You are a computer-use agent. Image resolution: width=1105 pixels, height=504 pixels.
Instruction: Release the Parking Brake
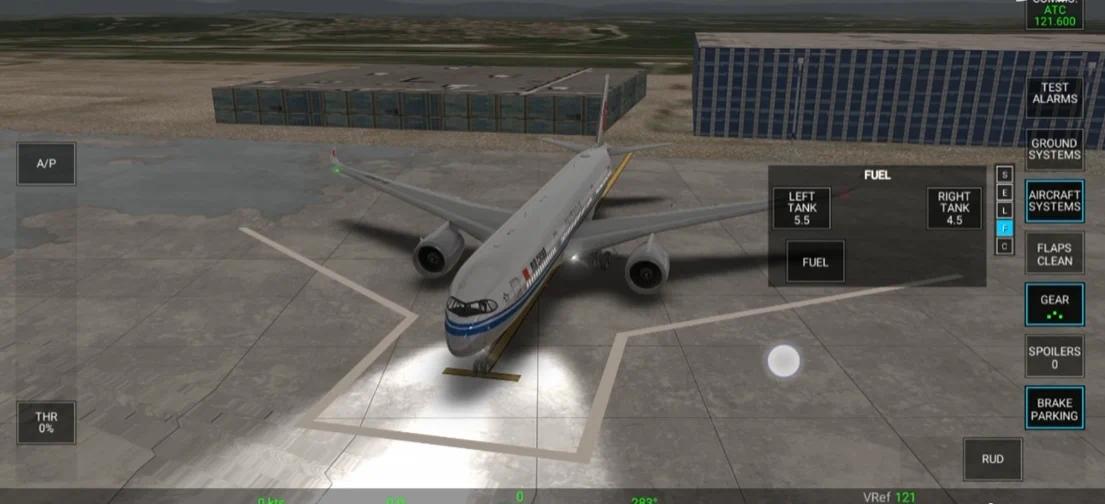(x=1055, y=409)
